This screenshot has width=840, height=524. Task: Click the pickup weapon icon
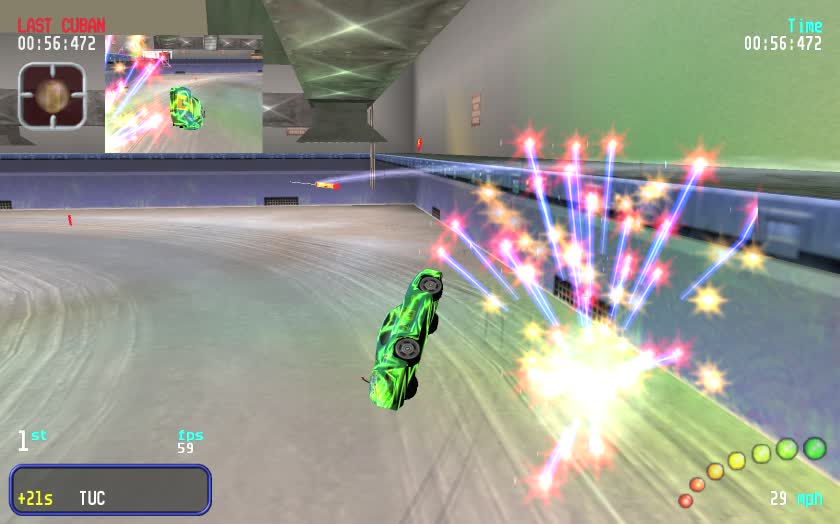tap(52, 96)
